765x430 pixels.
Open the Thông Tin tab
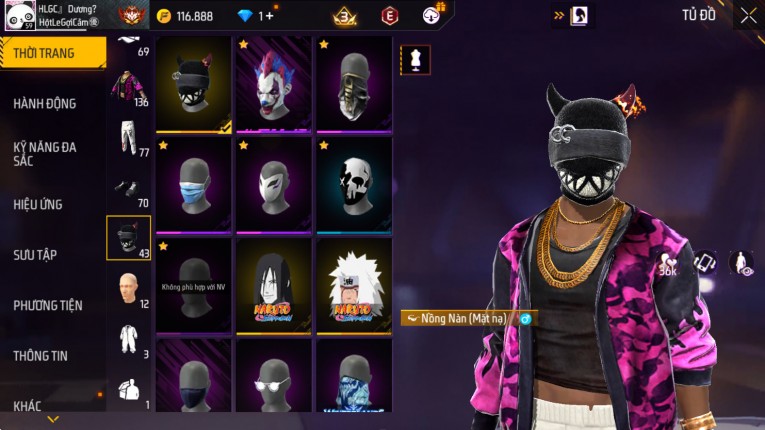(41, 355)
